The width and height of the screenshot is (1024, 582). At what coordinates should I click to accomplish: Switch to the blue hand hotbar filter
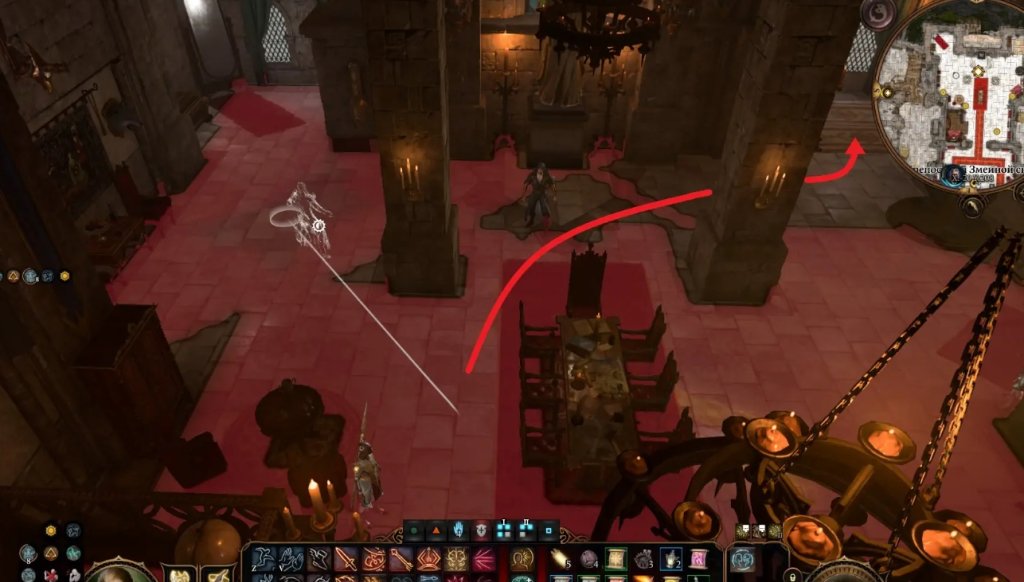coord(459,530)
